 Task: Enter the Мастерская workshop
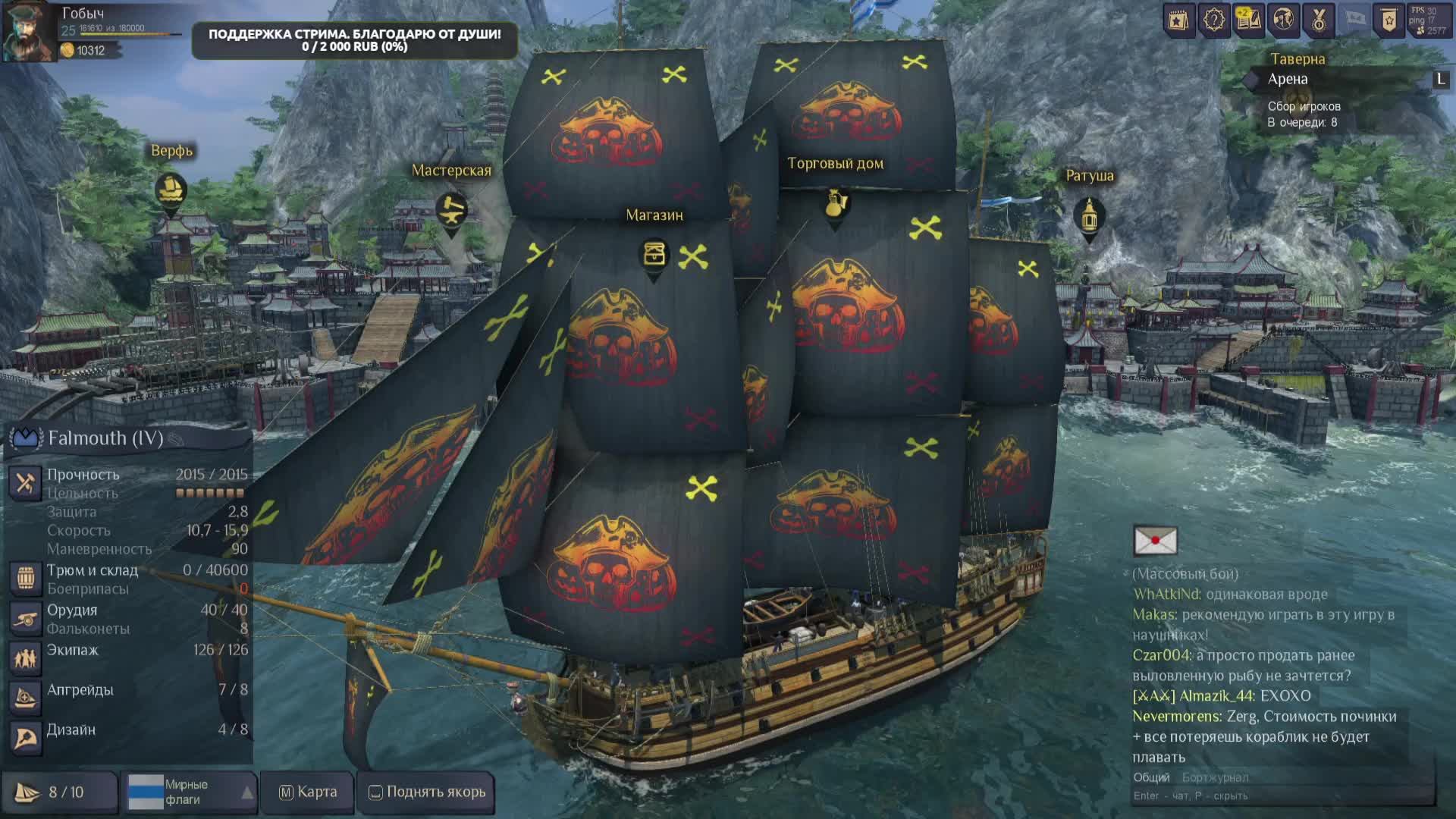[x=451, y=210]
